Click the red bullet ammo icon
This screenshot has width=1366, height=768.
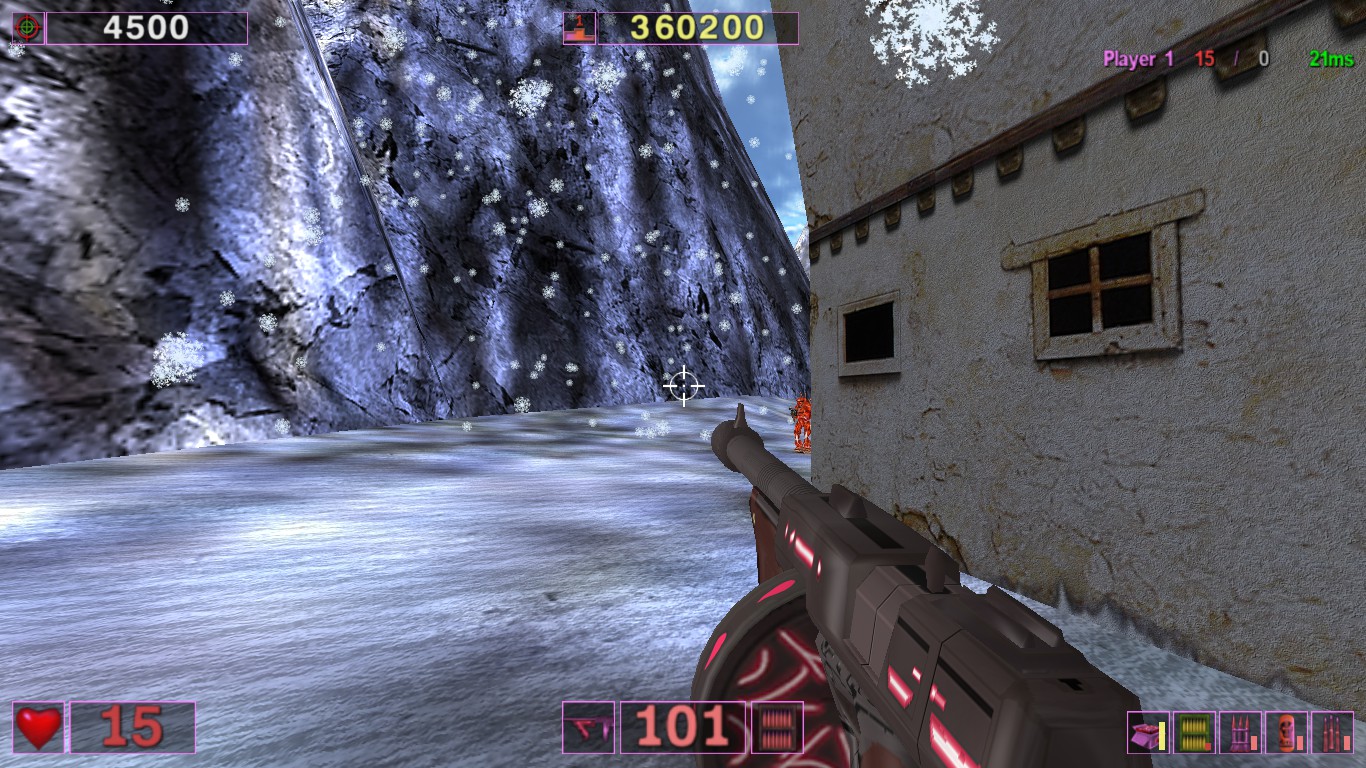coord(776,727)
